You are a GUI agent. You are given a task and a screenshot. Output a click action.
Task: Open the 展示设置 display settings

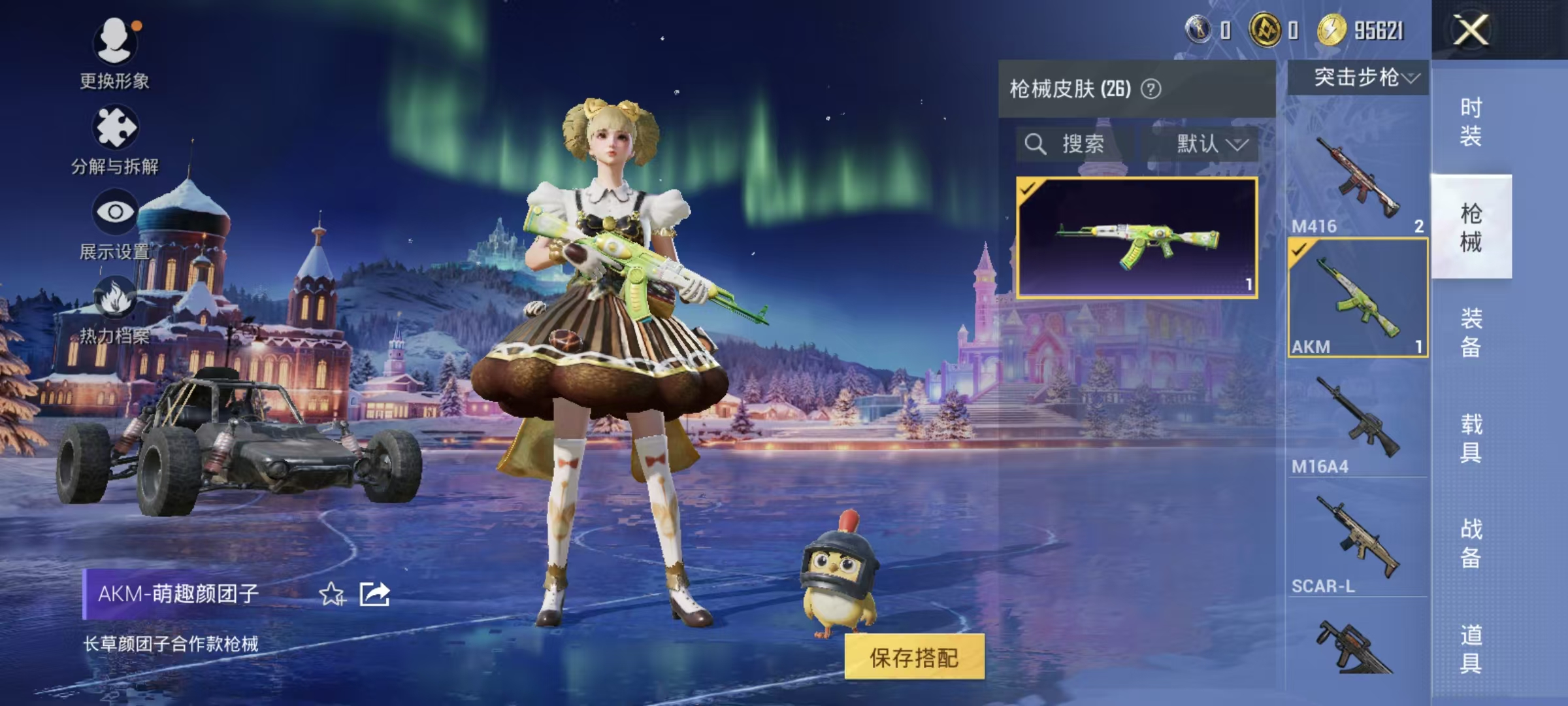116,229
